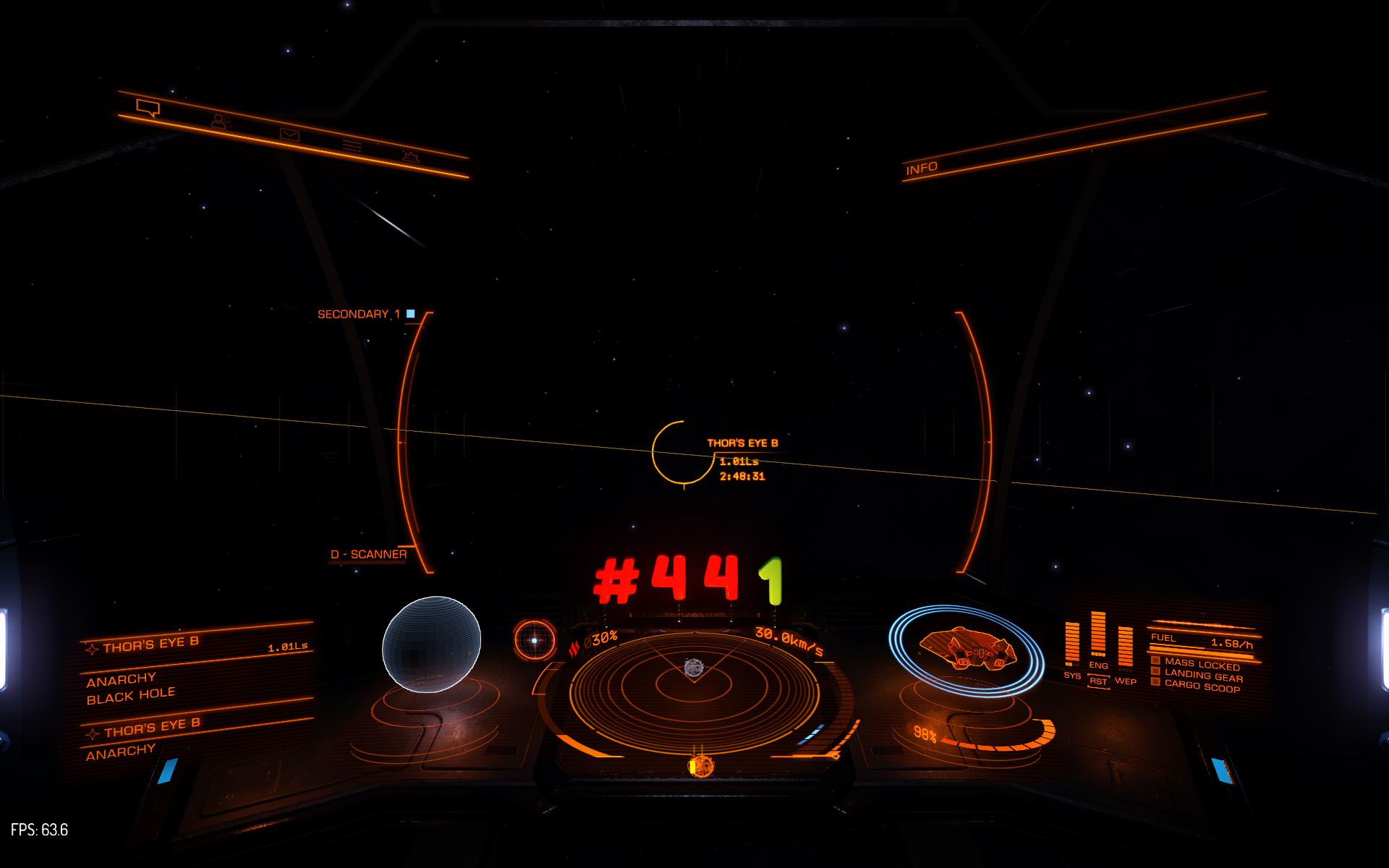Switch to the friends and wings tab
The height and width of the screenshot is (868, 1389).
click(x=220, y=122)
